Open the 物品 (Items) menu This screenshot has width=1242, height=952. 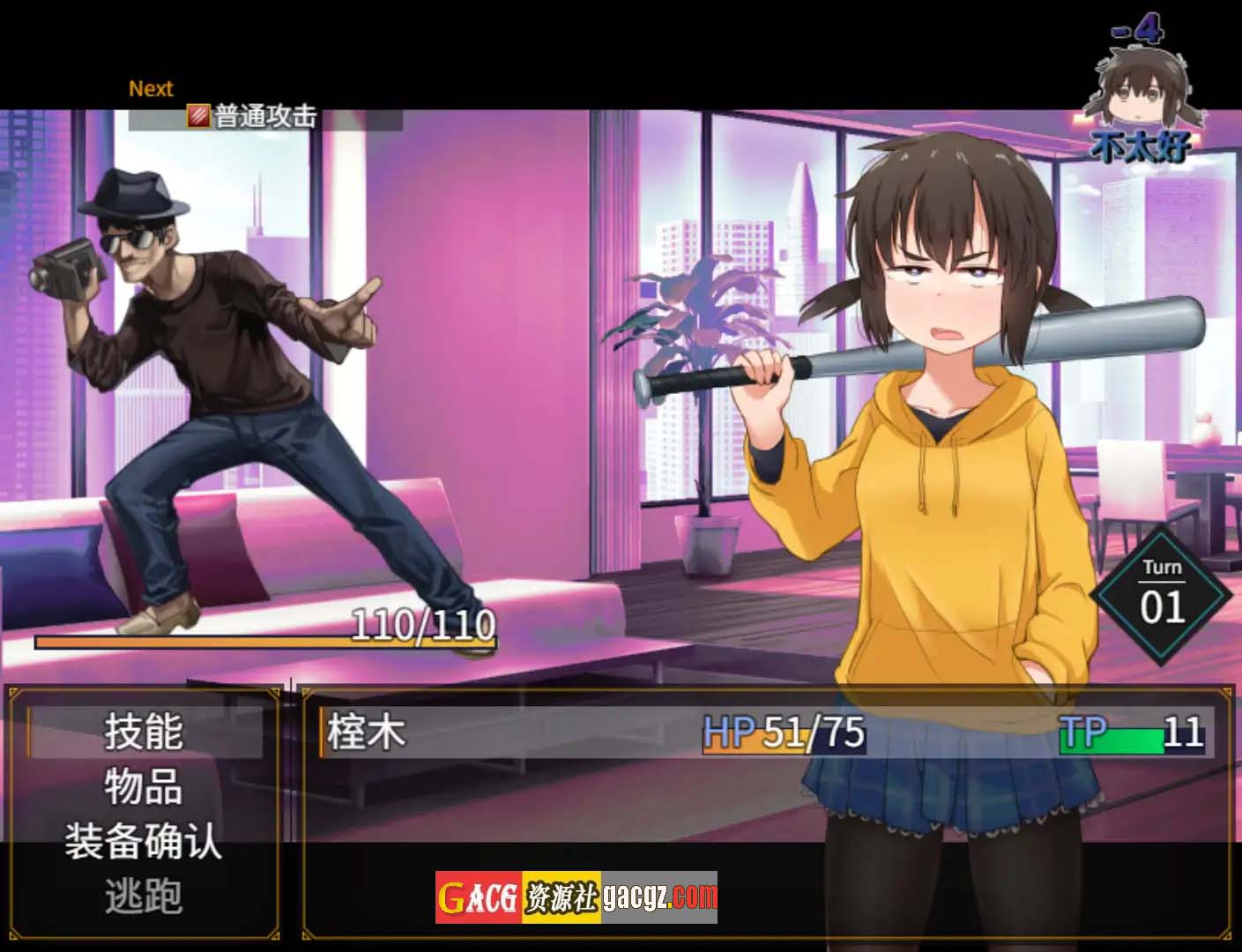pos(144,786)
